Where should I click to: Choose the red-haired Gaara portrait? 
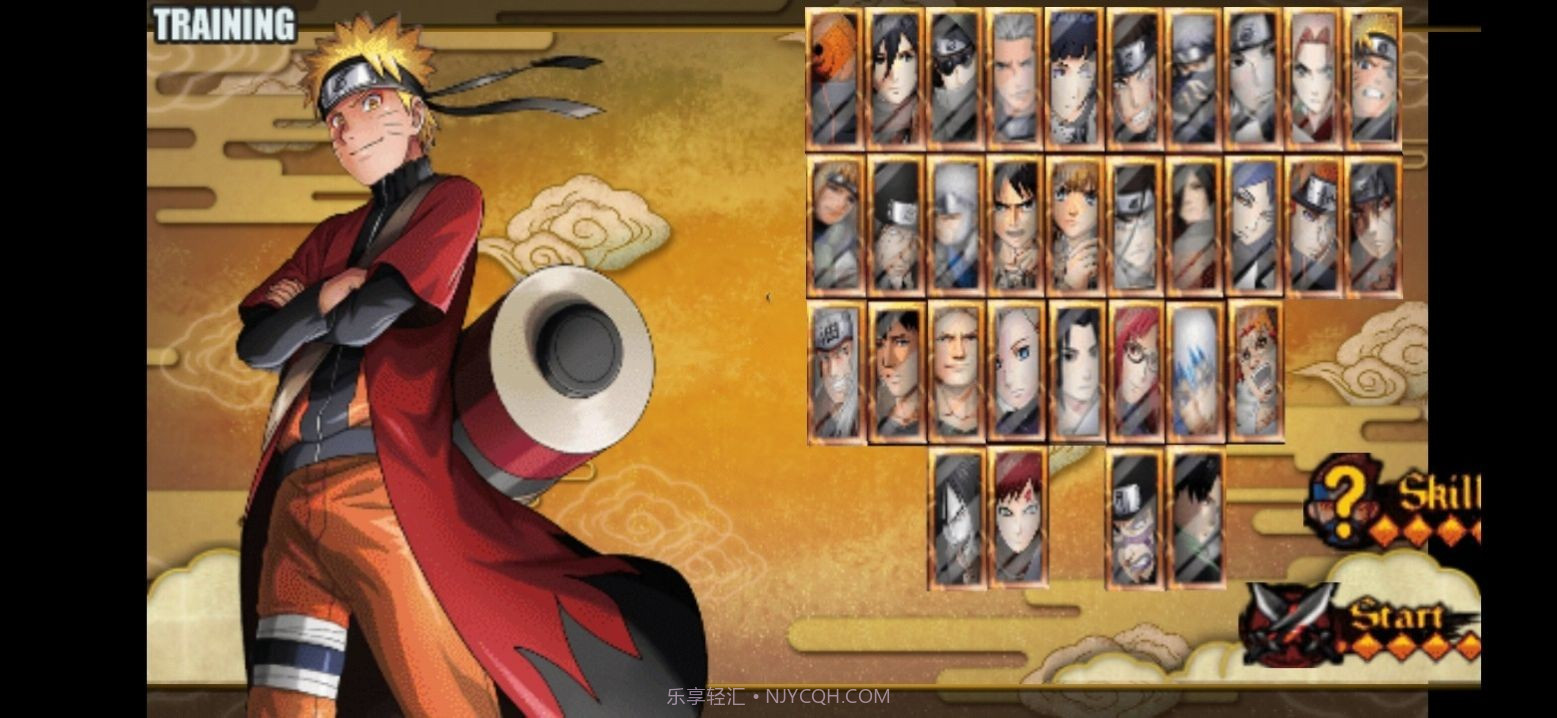pos(1016,517)
